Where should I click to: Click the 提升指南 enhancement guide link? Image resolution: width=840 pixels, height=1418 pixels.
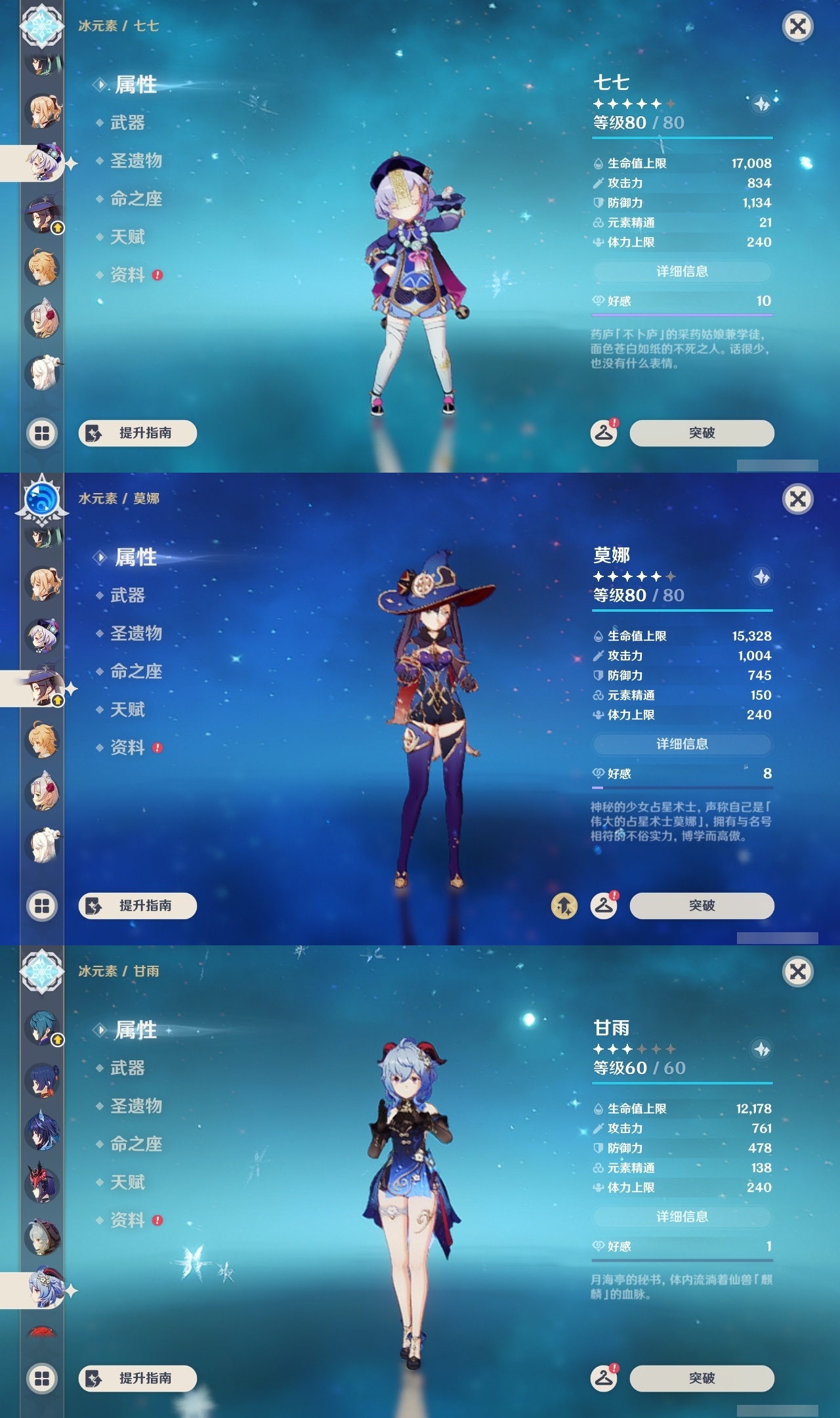(138, 433)
